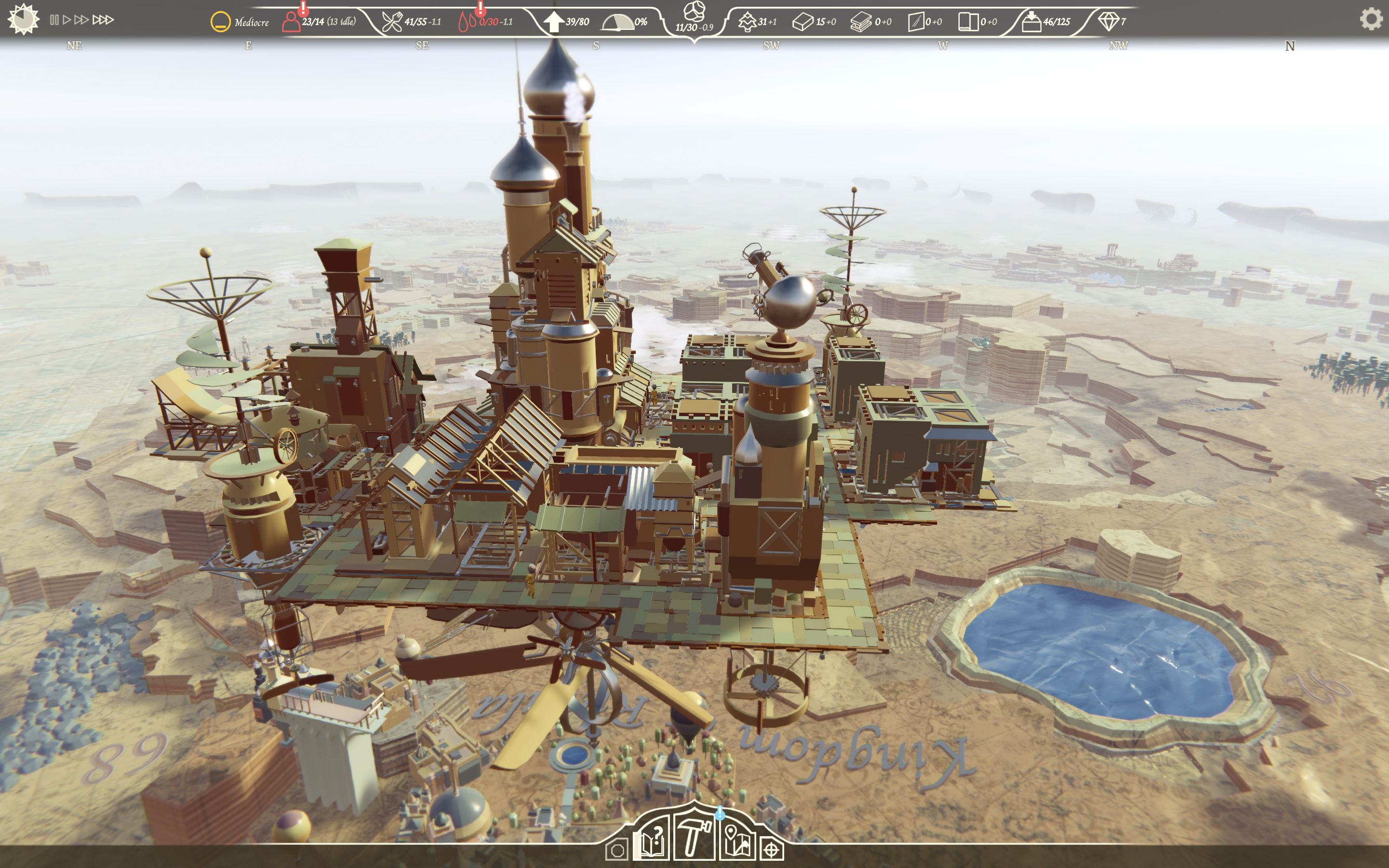Click the coal resource icon at top center
Viewport: 1389px width, 868px height.
coord(694,11)
